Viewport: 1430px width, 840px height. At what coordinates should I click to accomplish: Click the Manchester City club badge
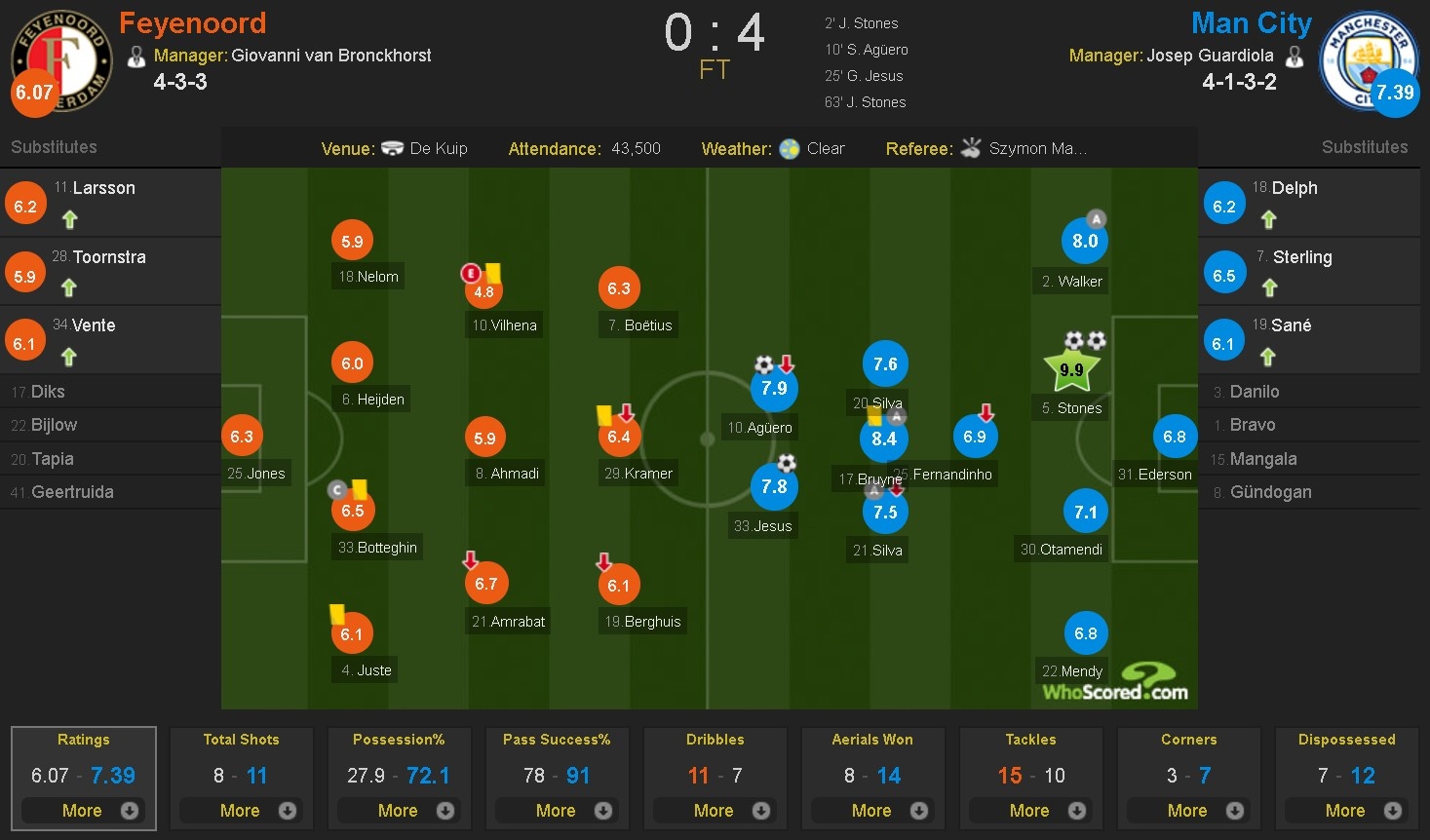pyautogui.click(x=1369, y=60)
